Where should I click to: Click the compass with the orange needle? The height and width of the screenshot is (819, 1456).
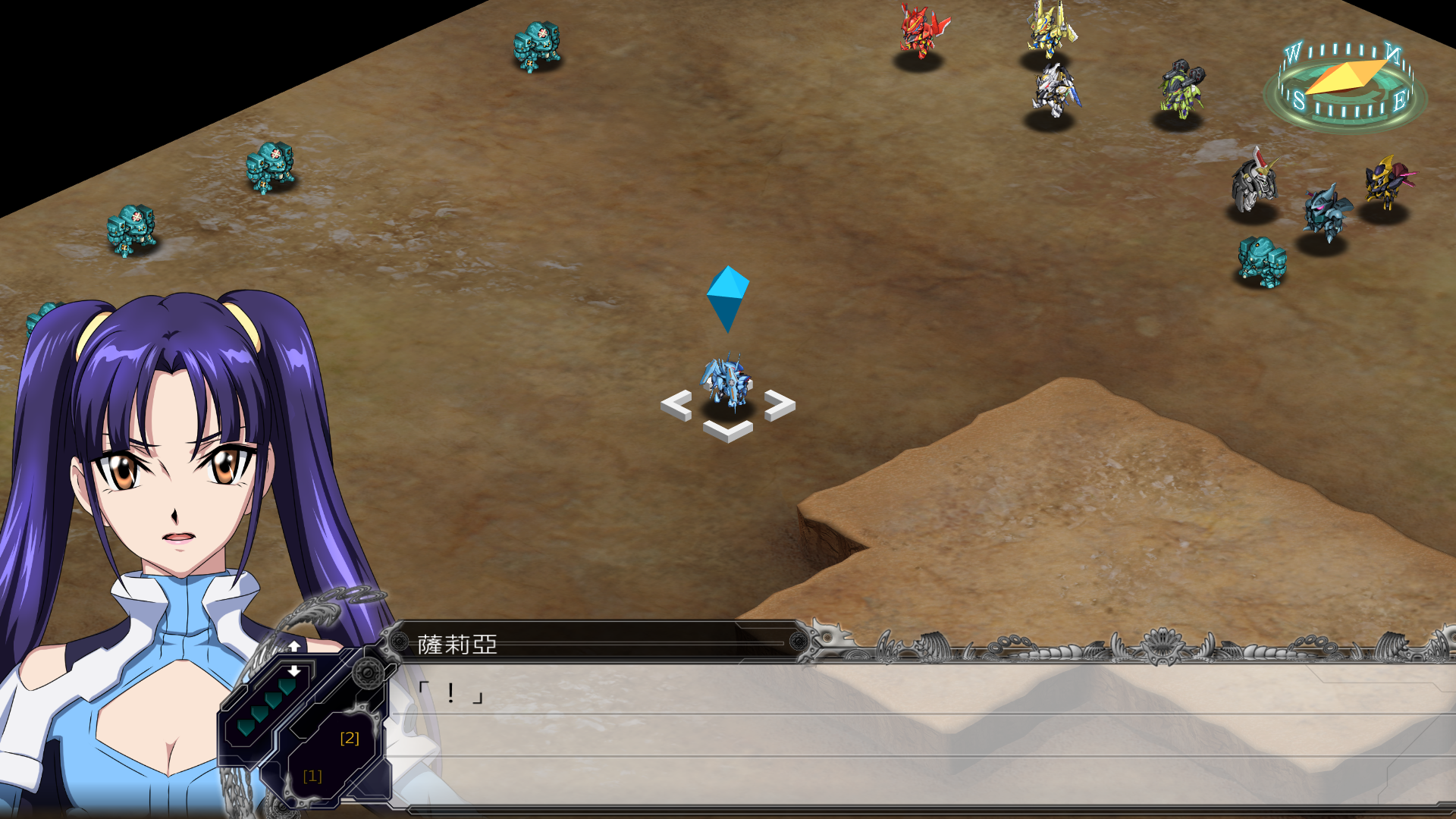pyautogui.click(x=1345, y=83)
